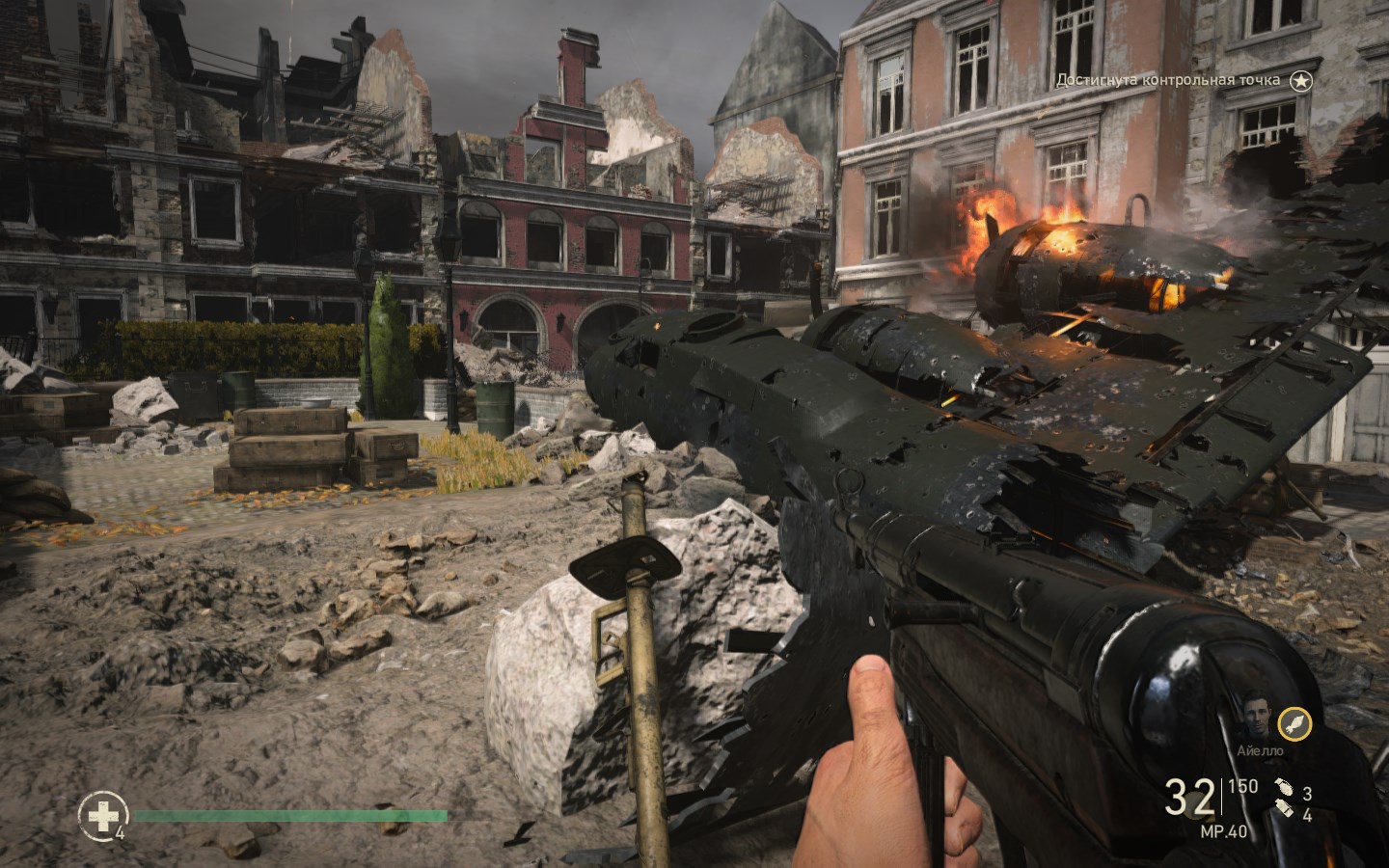Image resolution: width=1389 pixels, height=868 pixels.
Task: Activate the mortar strike ability icon
Action: pyautogui.click(x=1294, y=722)
